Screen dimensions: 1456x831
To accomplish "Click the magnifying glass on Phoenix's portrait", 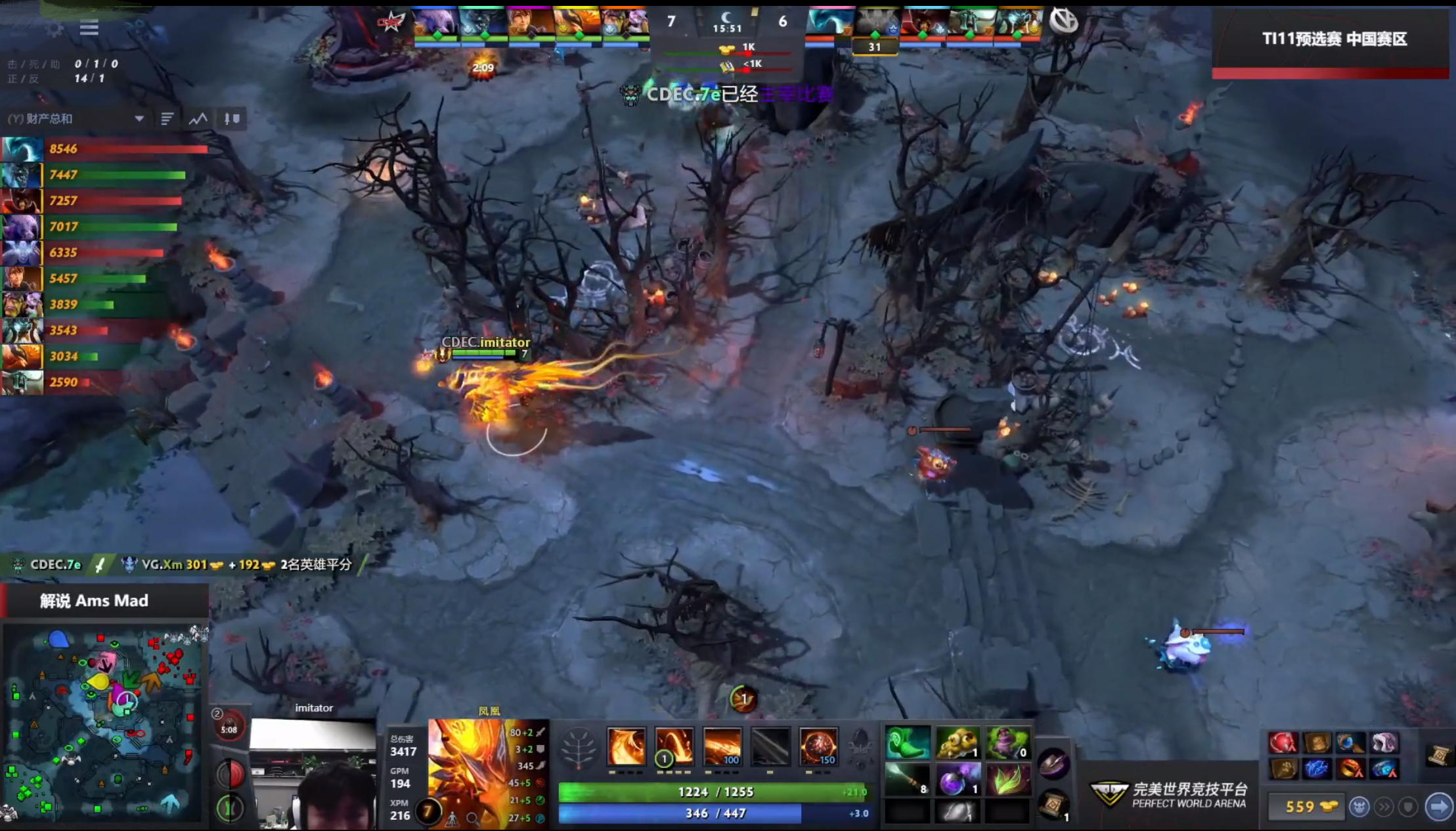I will point(472,817).
